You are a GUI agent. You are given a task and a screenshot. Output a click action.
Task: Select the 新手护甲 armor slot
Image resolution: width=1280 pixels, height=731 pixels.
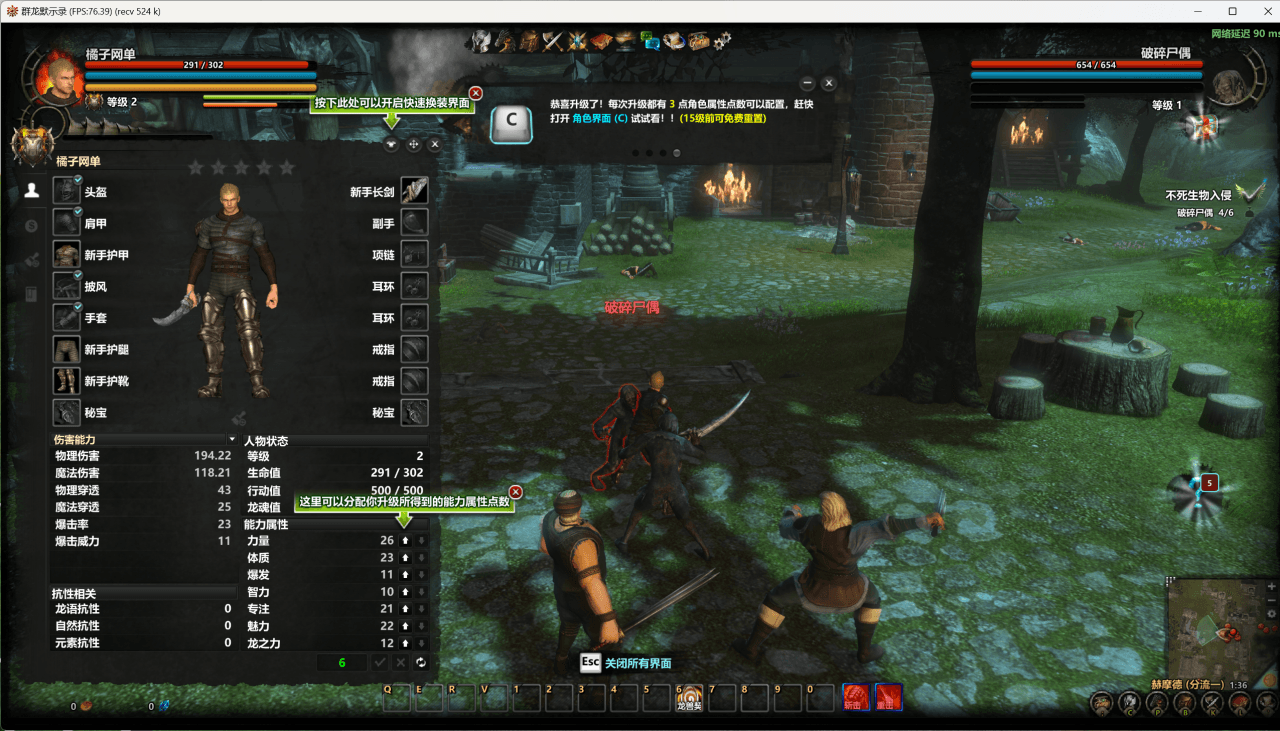tap(67, 255)
